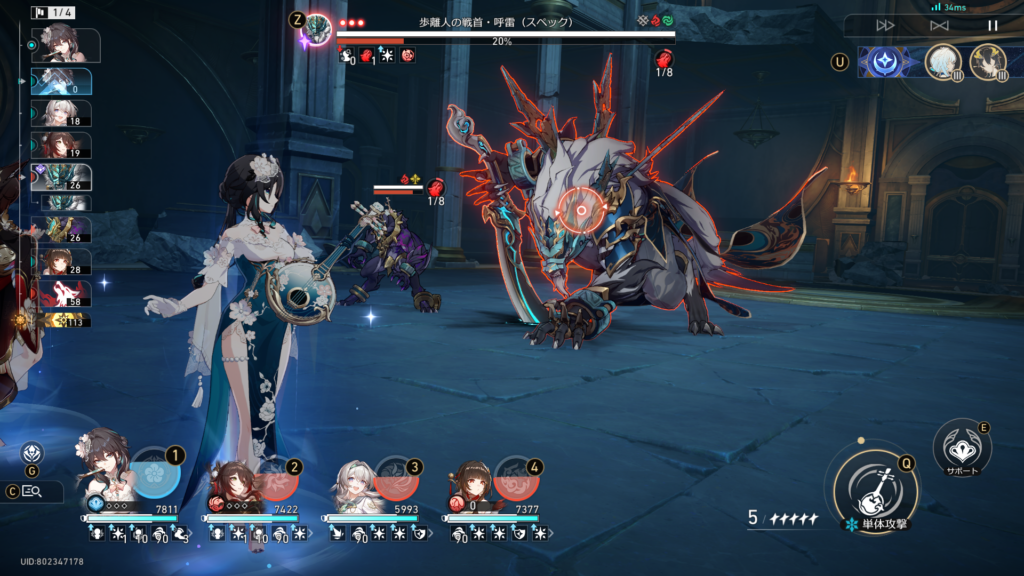Select the top portrait in turn order list
Image resolution: width=1024 pixels, height=576 pixels.
pyautogui.click(x=65, y=45)
